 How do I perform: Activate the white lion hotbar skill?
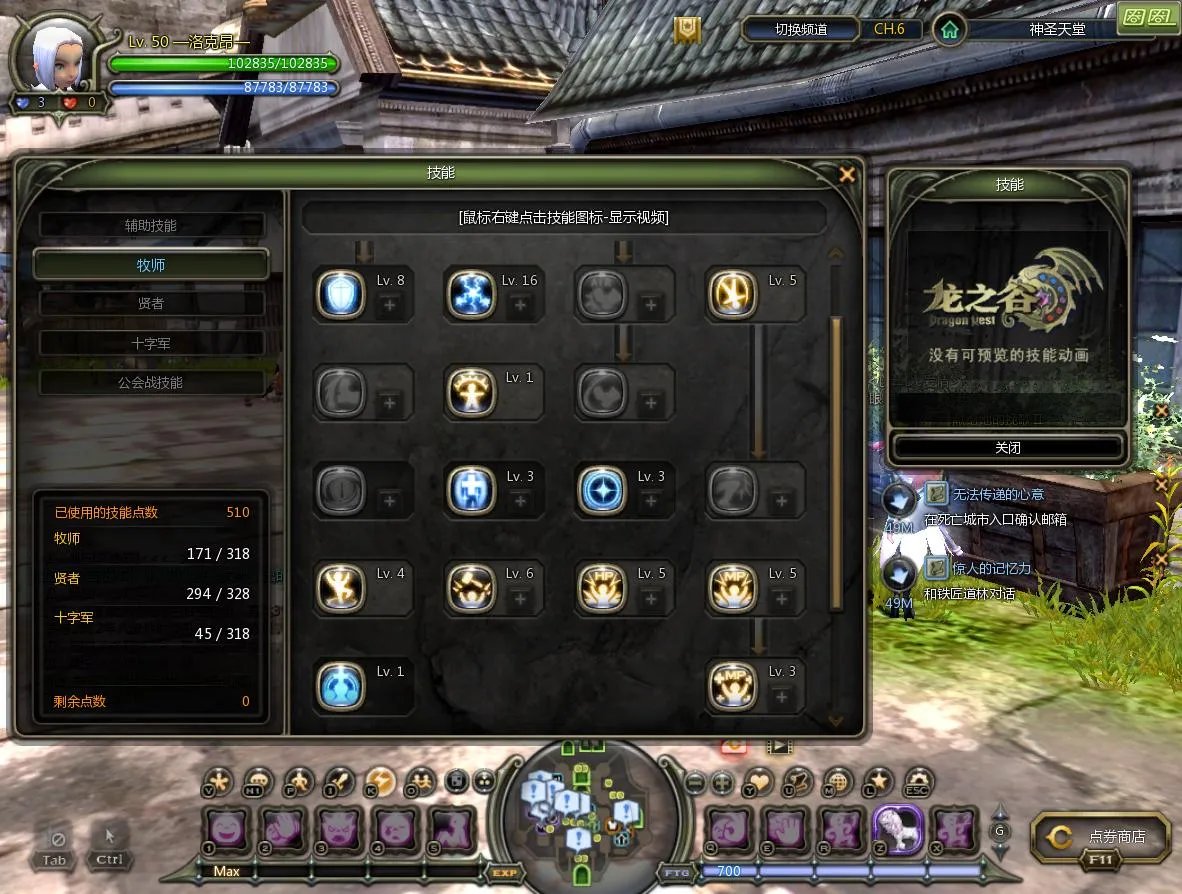pyautogui.click(x=897, y=829)
